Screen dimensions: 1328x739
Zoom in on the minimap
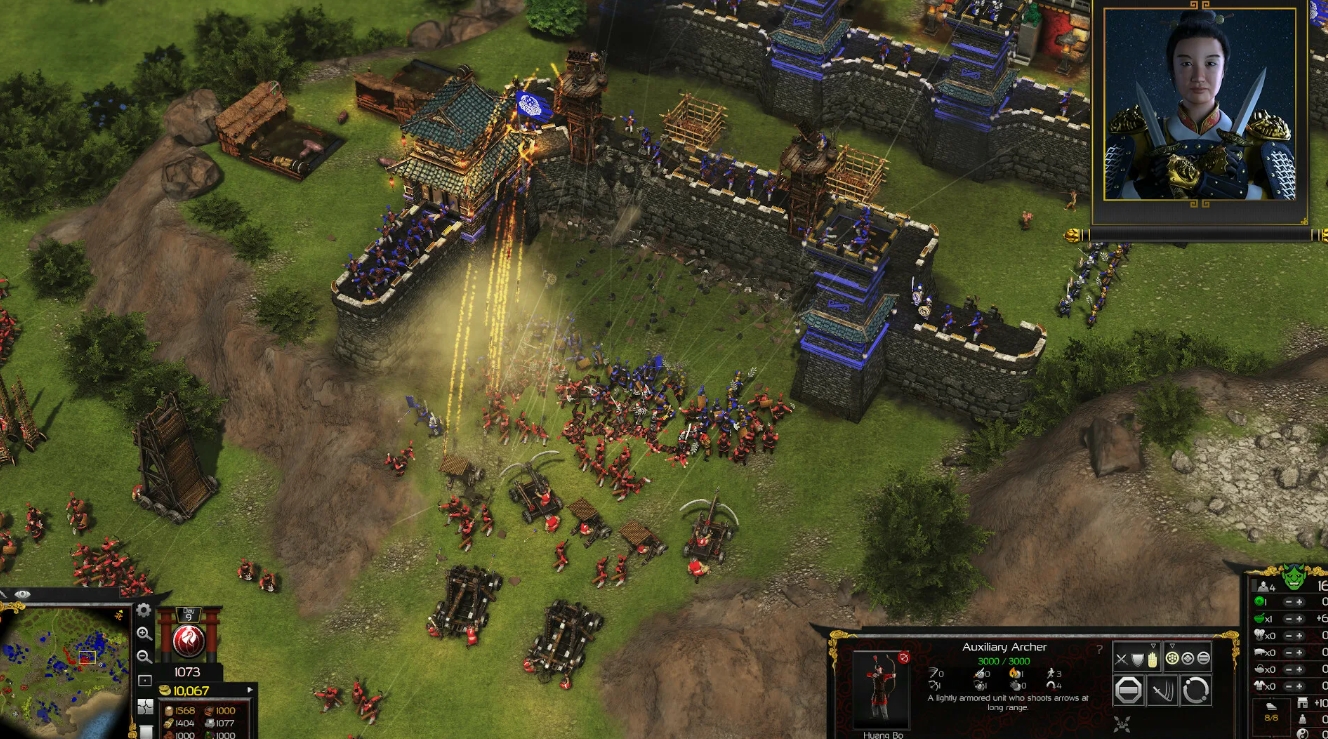[143, 632]
